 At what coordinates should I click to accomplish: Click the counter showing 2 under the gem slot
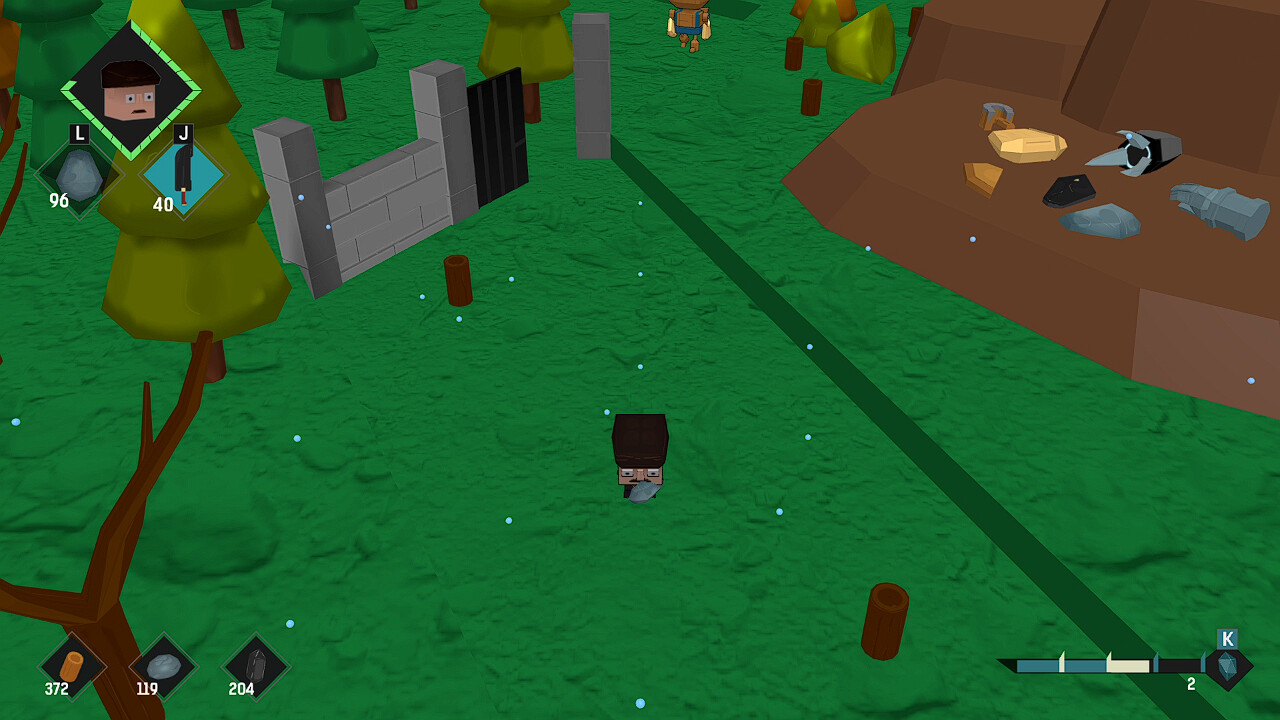pyautogui.click(x=1192, y=686)
